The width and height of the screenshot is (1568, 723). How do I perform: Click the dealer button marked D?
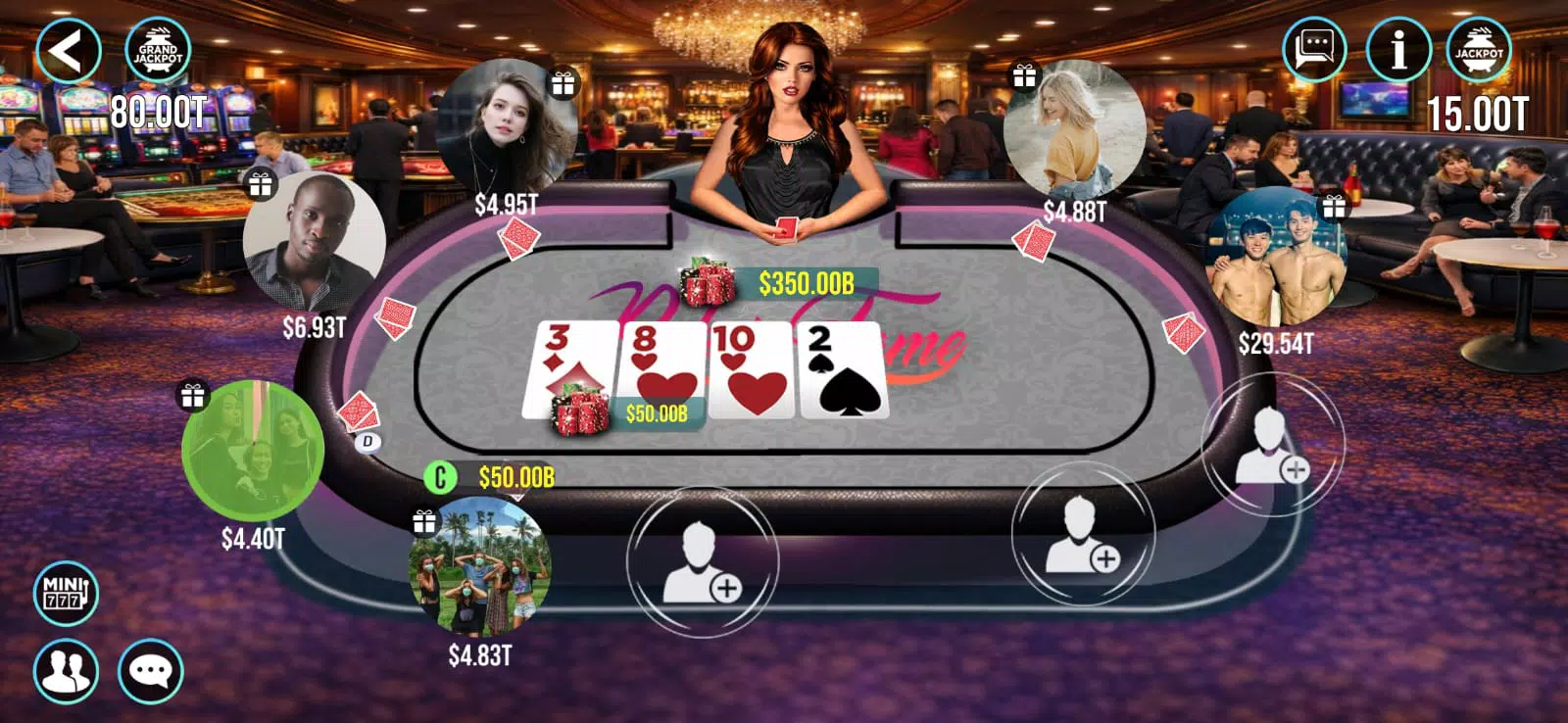[x=367, y=441]
